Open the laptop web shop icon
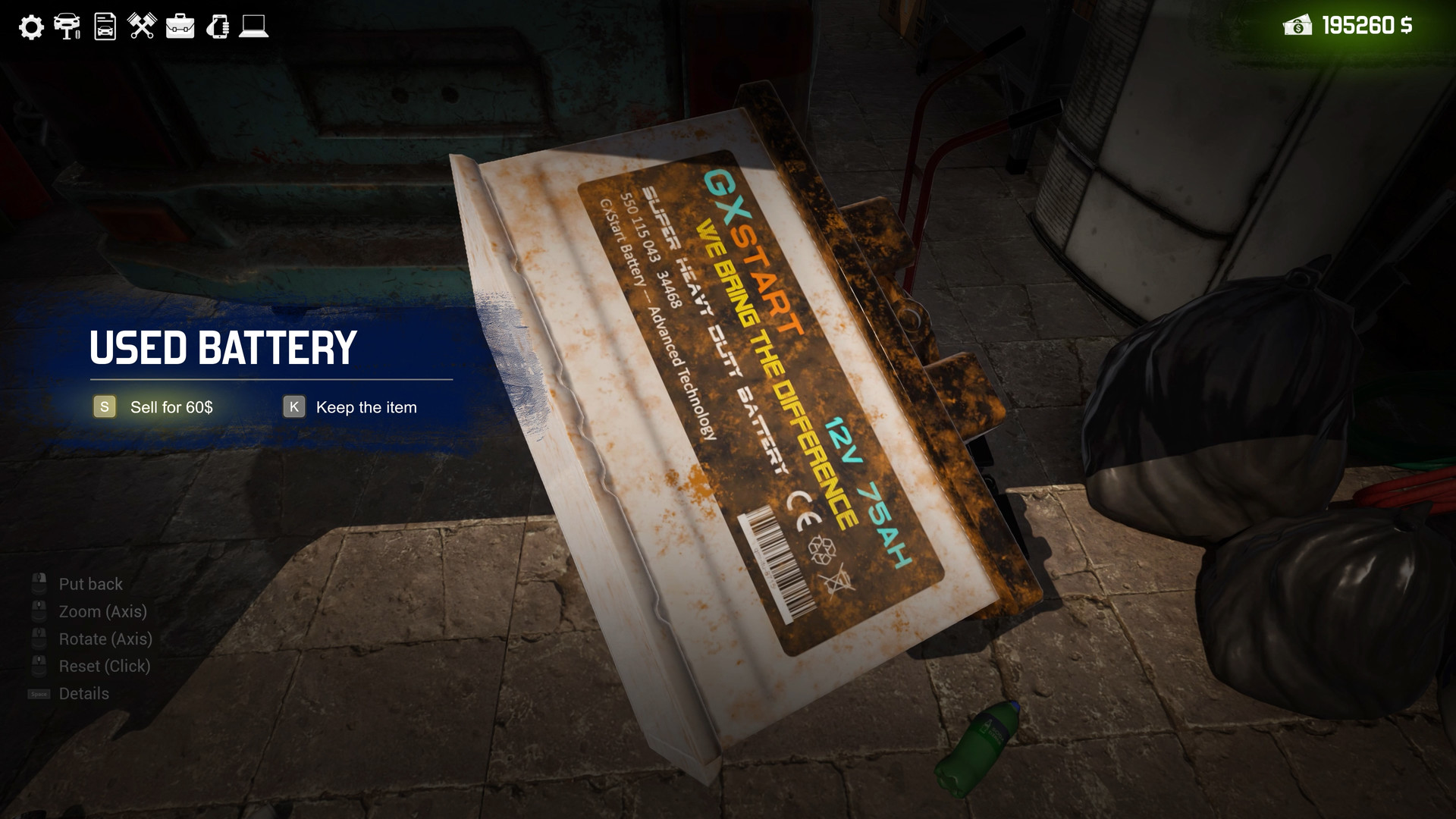Screen dimensions: 1456x819 point(255,27)
